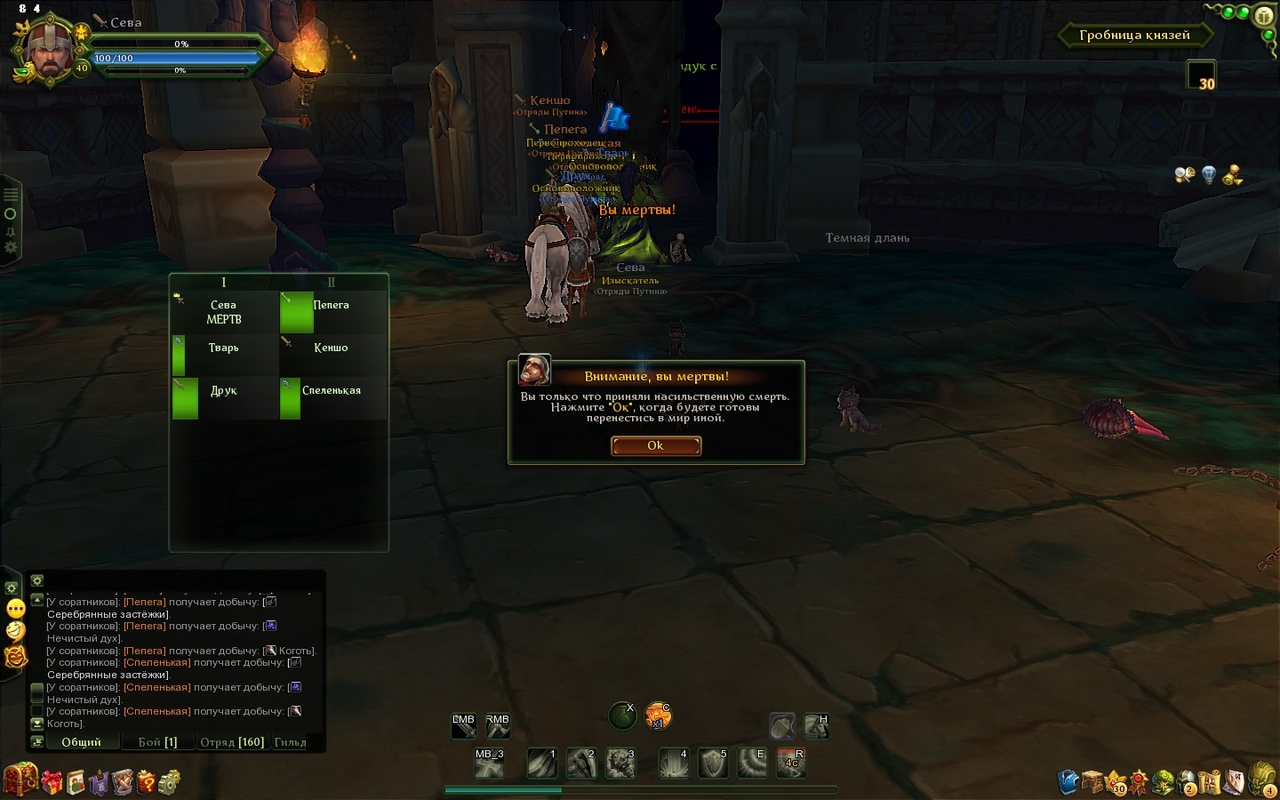
Task: Click Сева's character portrait
Action: click(45, 50)
